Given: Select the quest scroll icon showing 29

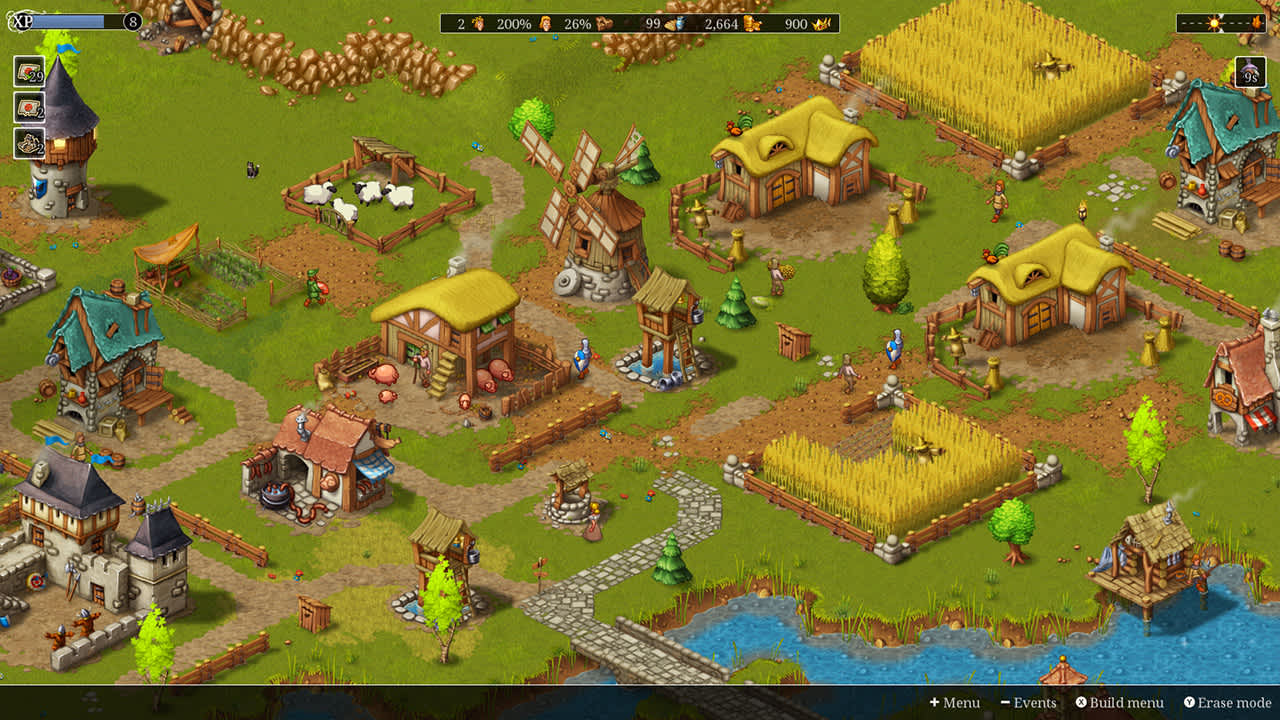Looking at the screenshot, I should 29,70.
